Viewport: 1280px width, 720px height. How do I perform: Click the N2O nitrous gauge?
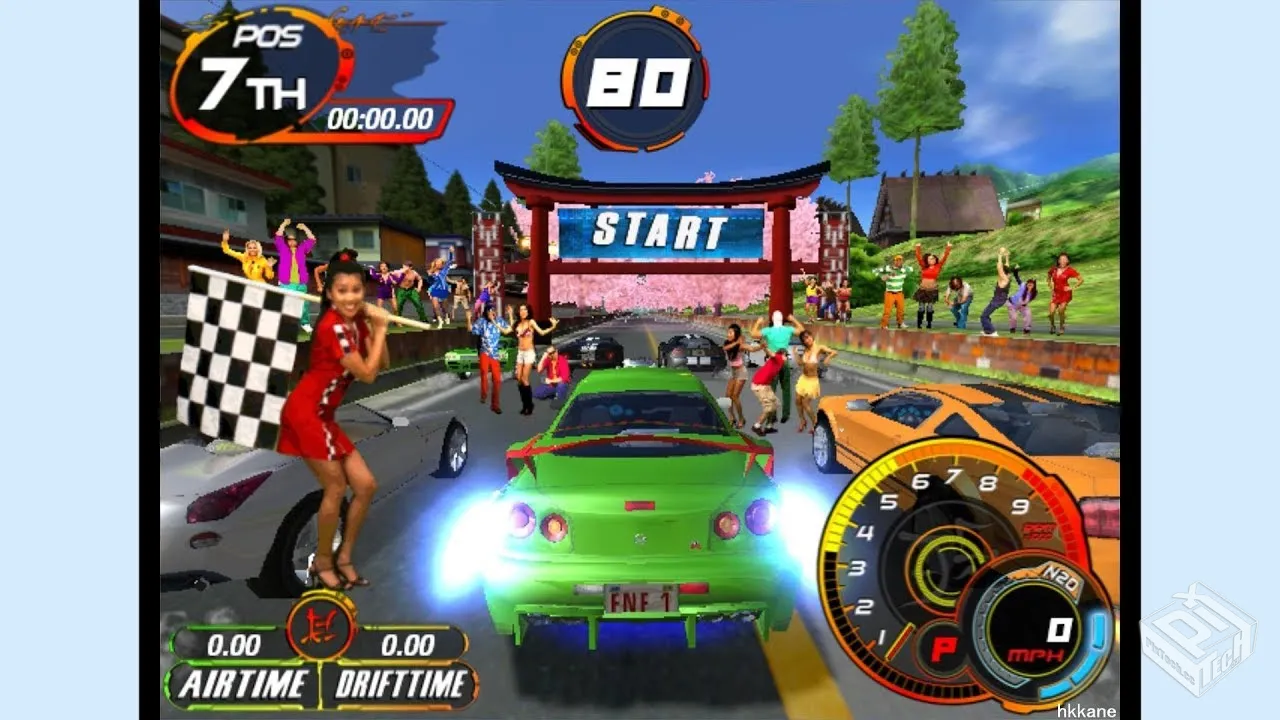(x=1038, y=630)
